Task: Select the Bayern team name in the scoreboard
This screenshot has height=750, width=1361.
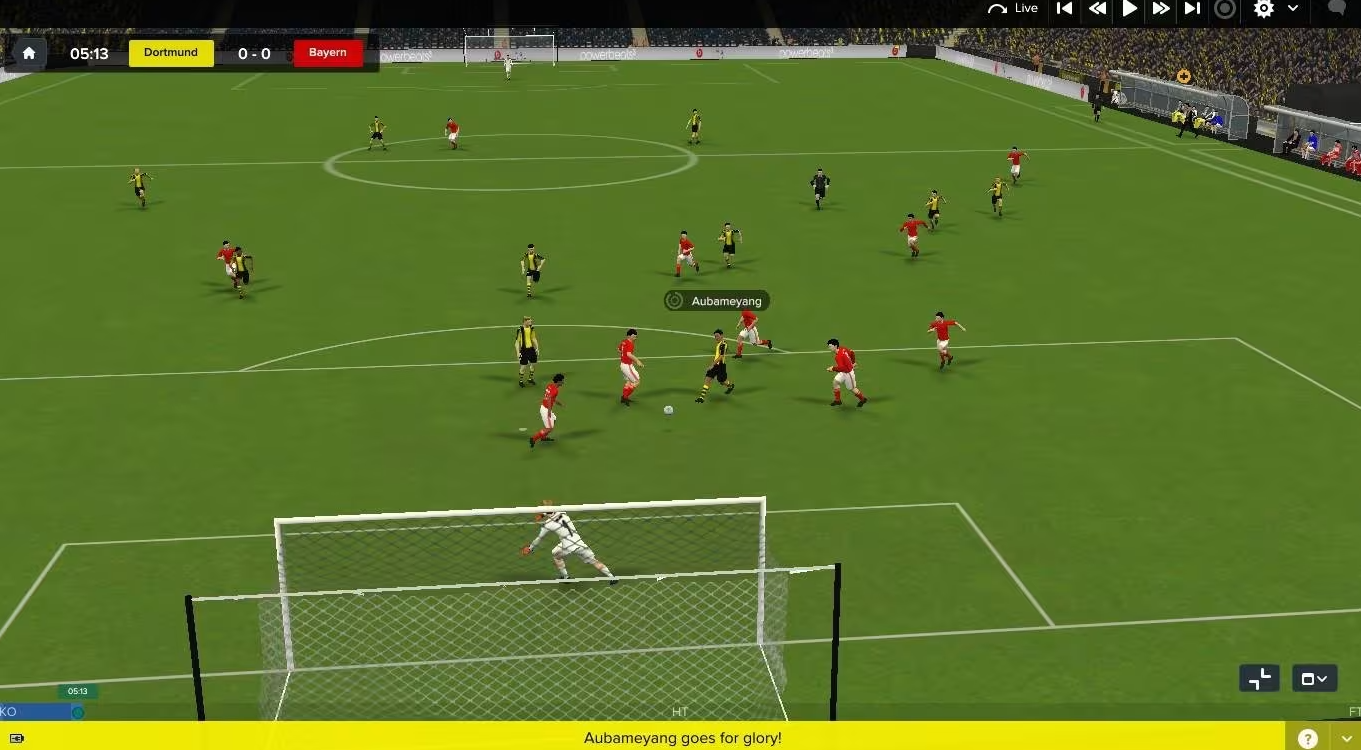Action: 328,53
